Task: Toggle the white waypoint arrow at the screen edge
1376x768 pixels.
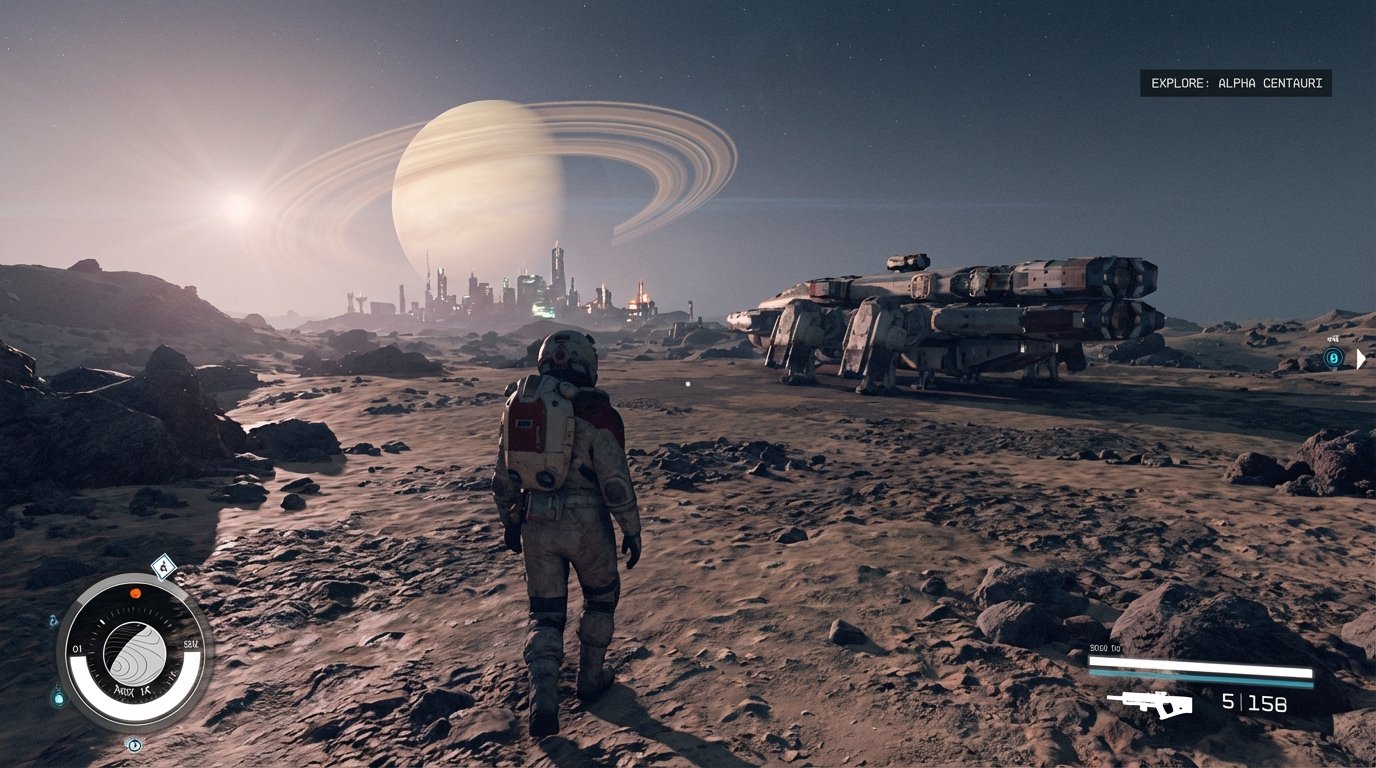Action: pos(1362,358)
